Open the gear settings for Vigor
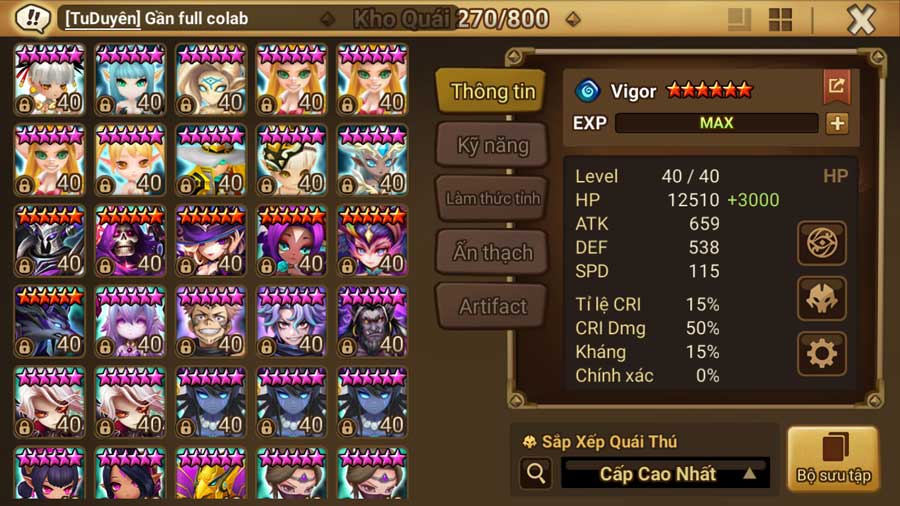The image size is (900, 506). click(822, 353)
